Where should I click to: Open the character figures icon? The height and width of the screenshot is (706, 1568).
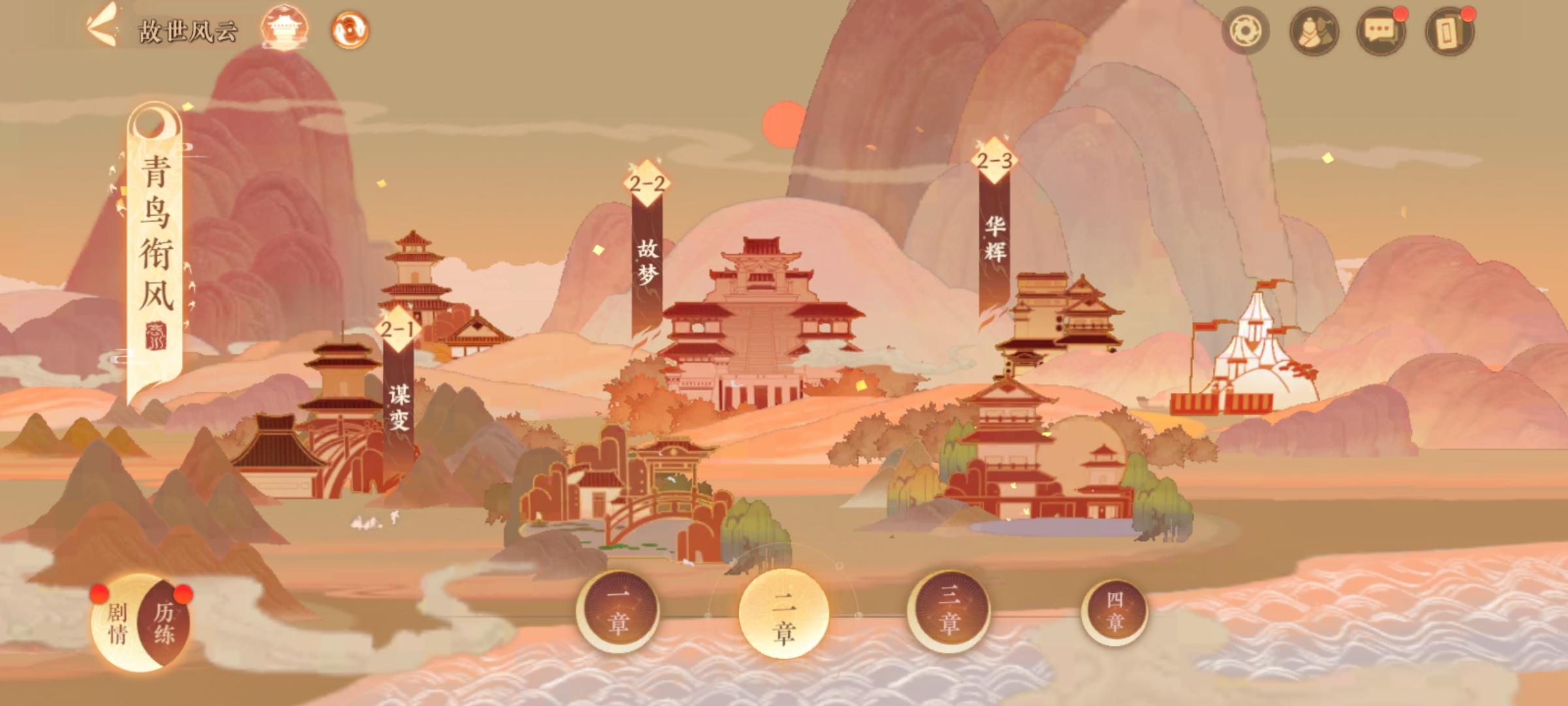pyautogui.click(x=1314, y=31)
